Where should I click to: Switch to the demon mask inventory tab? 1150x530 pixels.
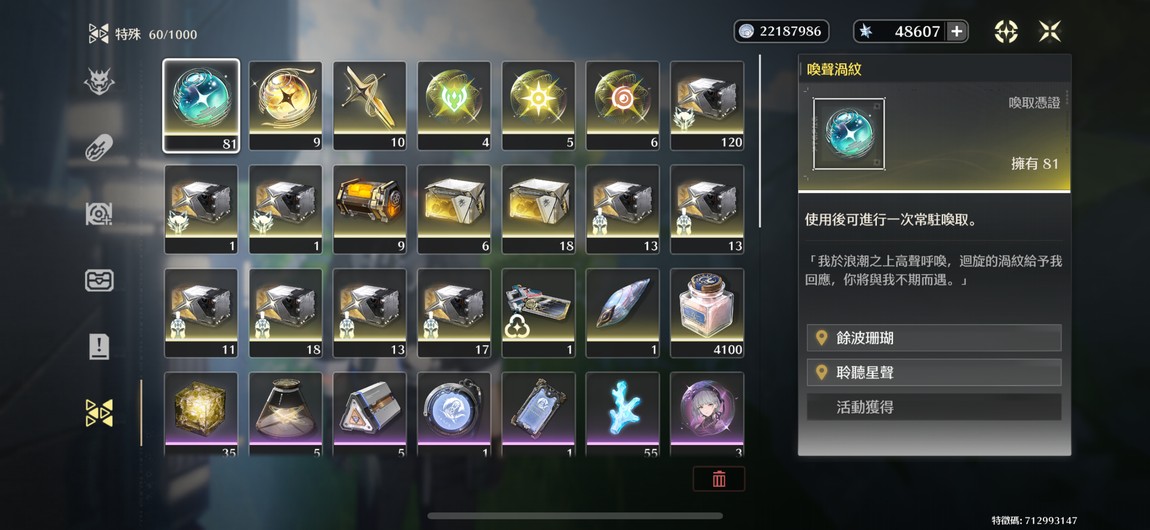click(99, 81)
